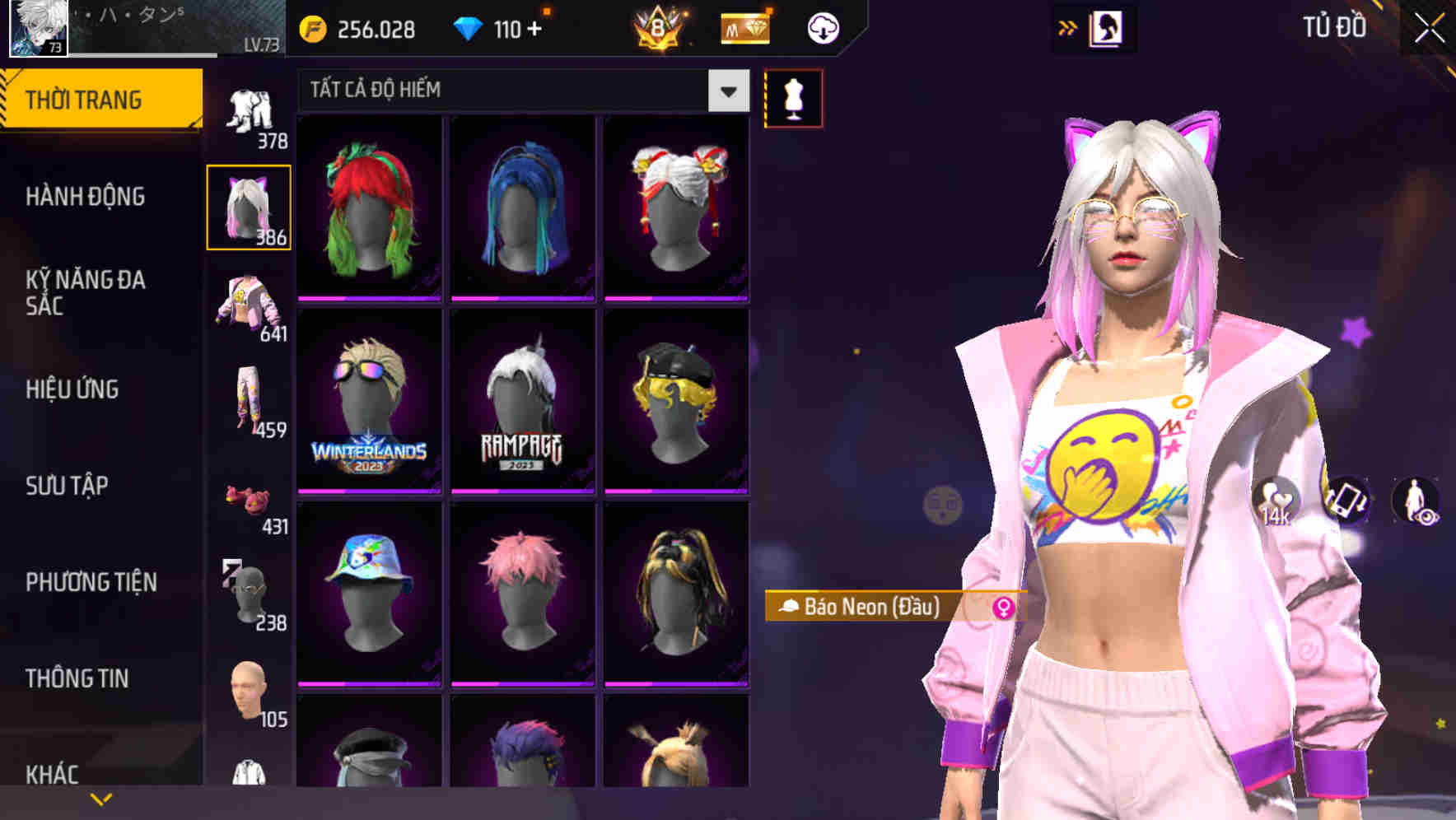This screenshot has width=1456, height=820.
Task: Select the mannequin preview icon
Action: point(793,97)
